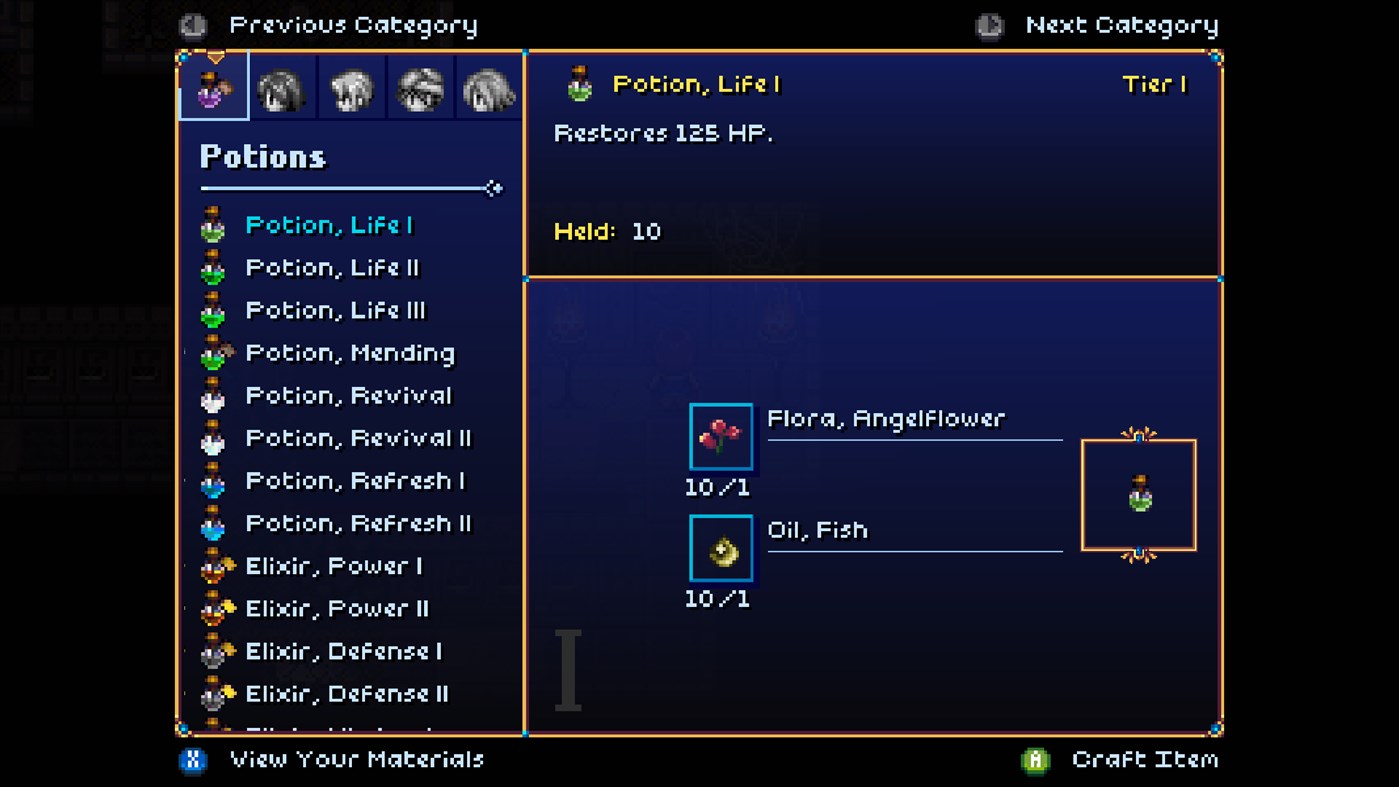Click the second grayed-out category tab

pyautogui.click(x=282, y=88)
